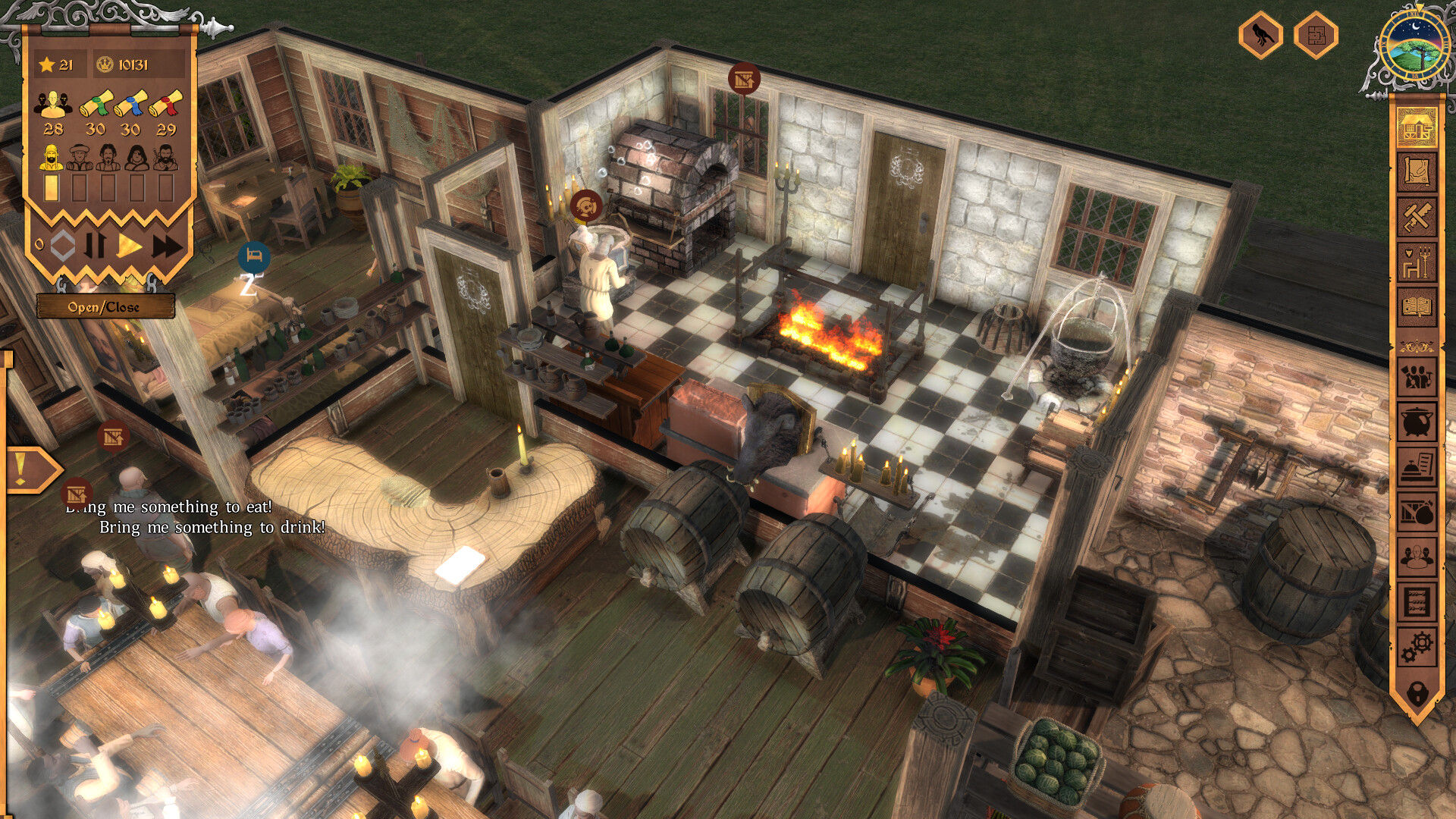Toggle the tavern with the Open/Close button
The height and width of the screenshot is (819, 1456).
tap(106, 306)
